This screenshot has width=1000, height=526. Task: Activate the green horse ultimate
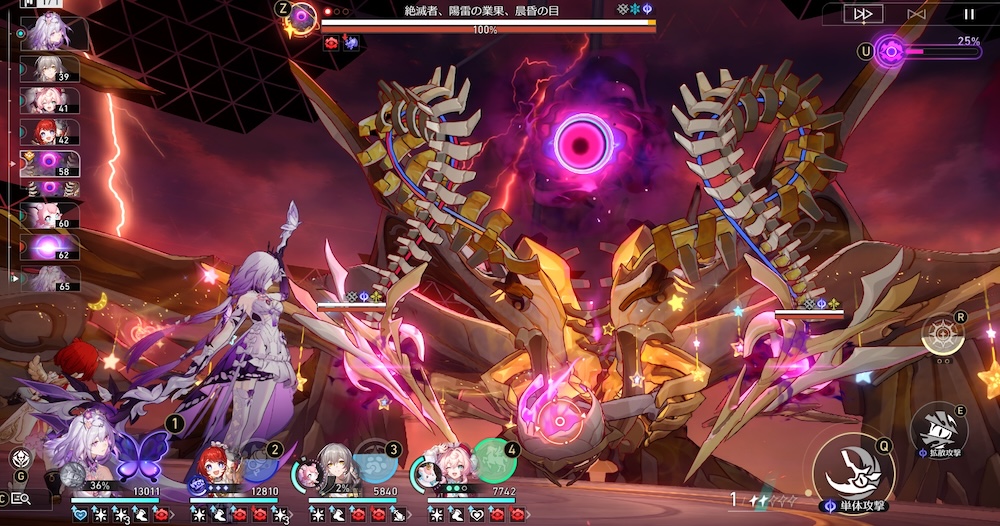point(493,461)
